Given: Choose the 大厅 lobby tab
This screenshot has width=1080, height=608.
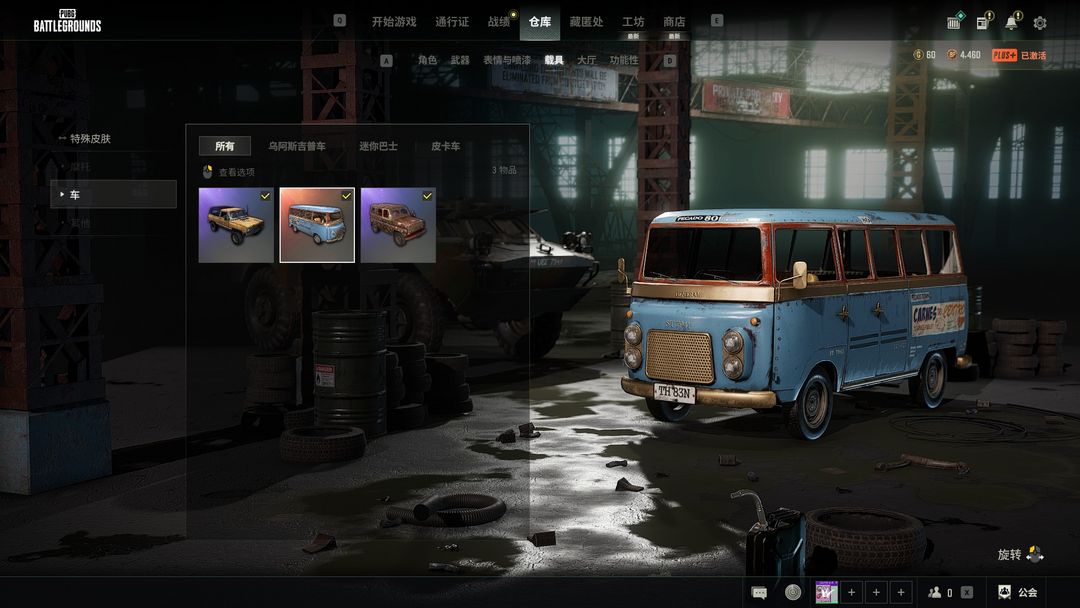Looking at the screenshot, I should [587, 60].
